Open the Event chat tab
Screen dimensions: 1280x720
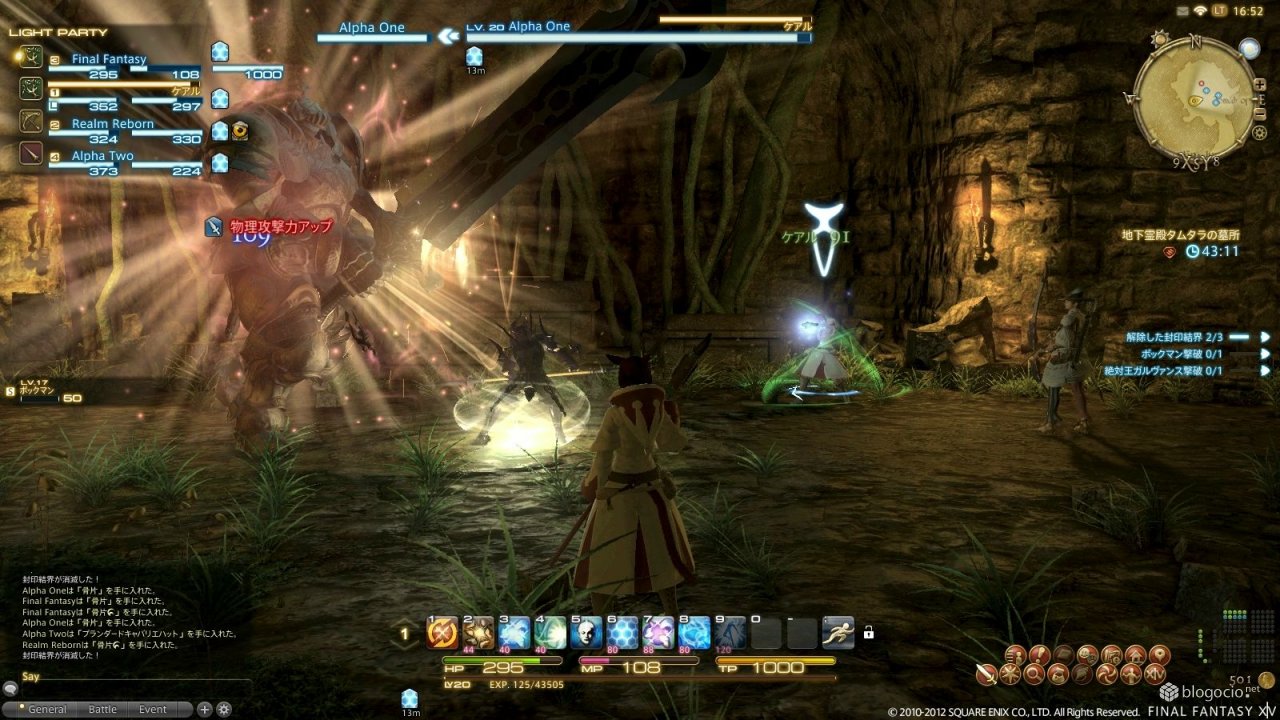coord(153,709)
